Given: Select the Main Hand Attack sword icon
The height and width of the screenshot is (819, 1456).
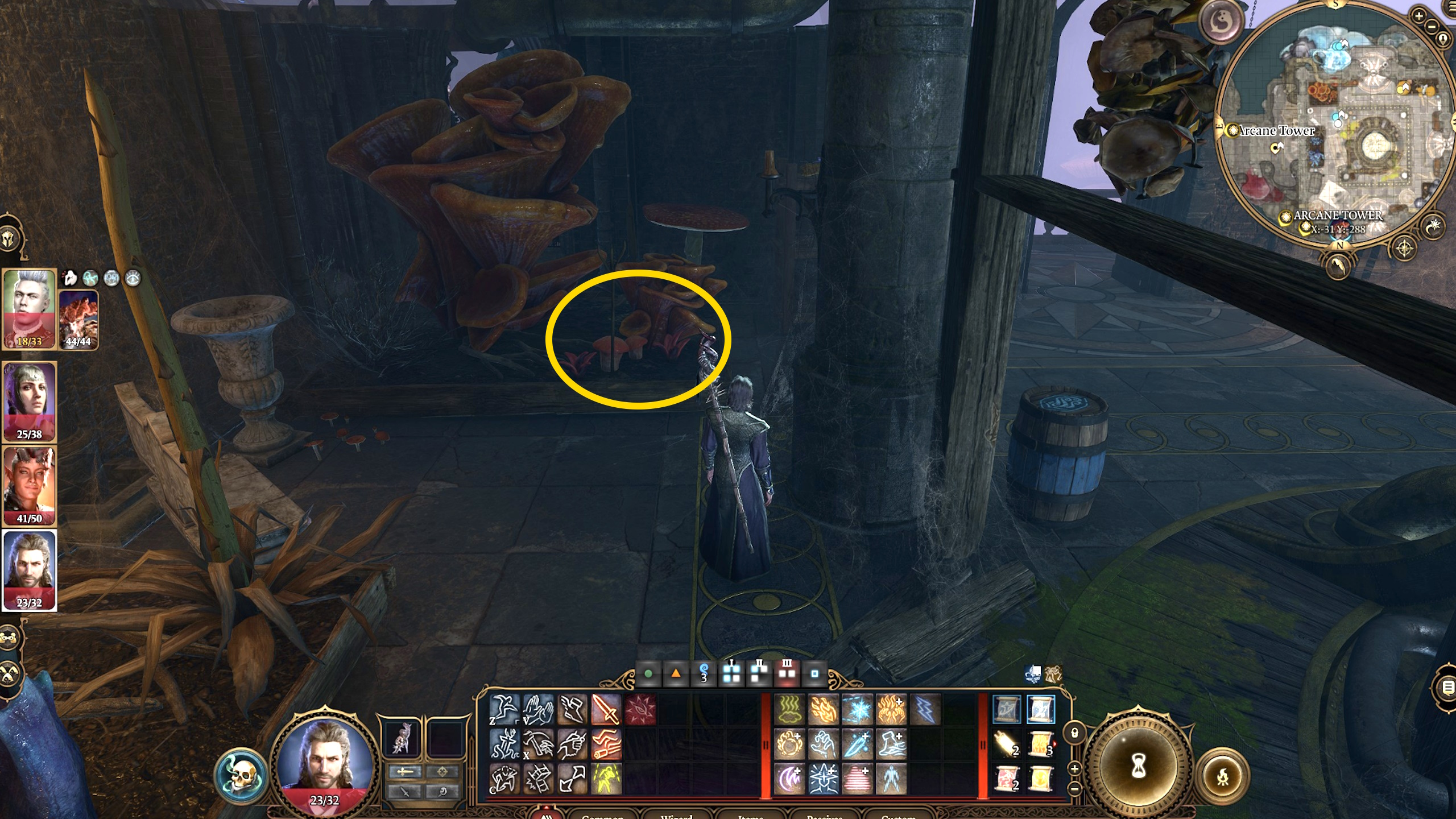Looking at the screenshot, I should tap(605, 712).
